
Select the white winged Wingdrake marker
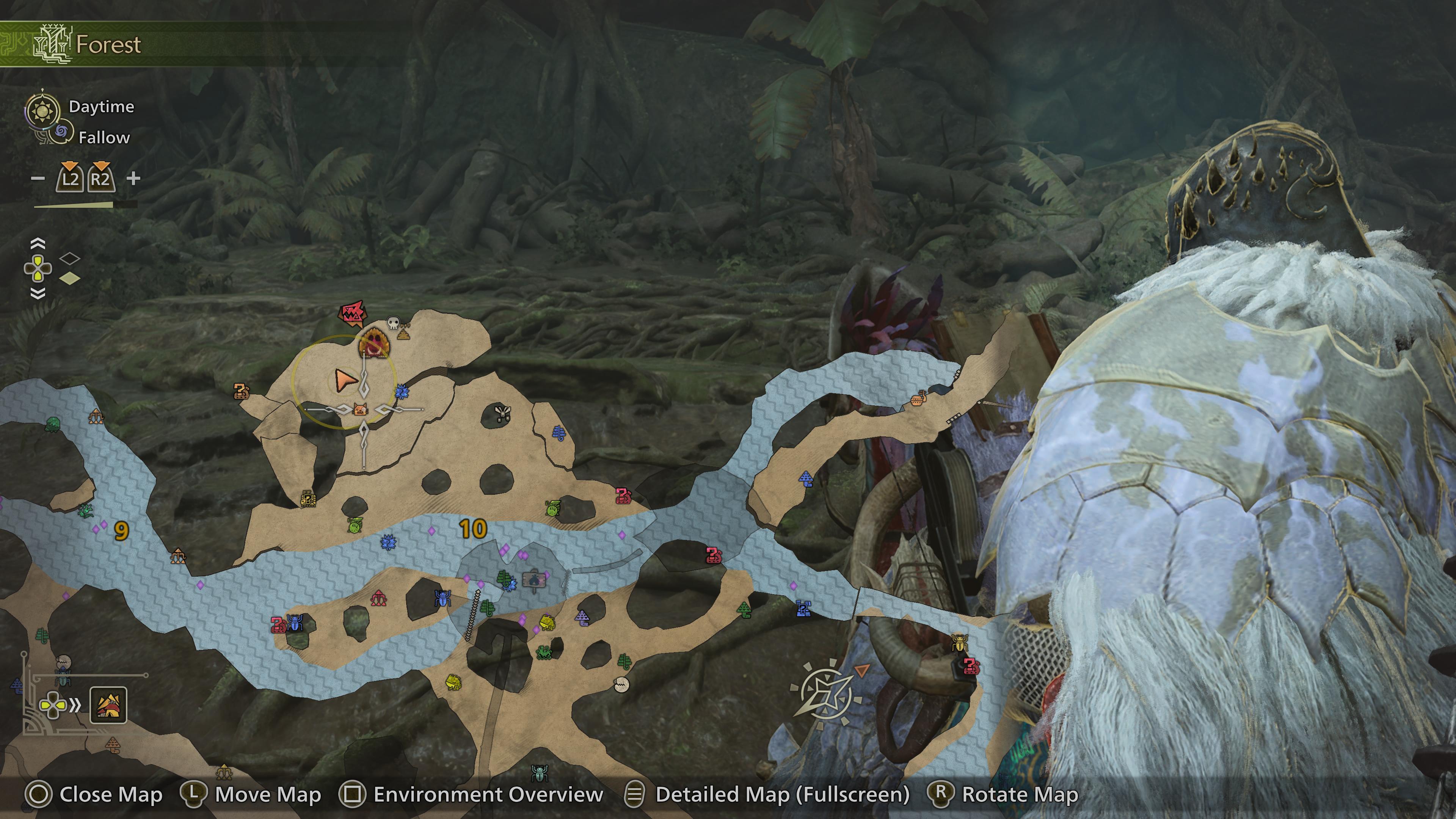(x=501, y=413)
